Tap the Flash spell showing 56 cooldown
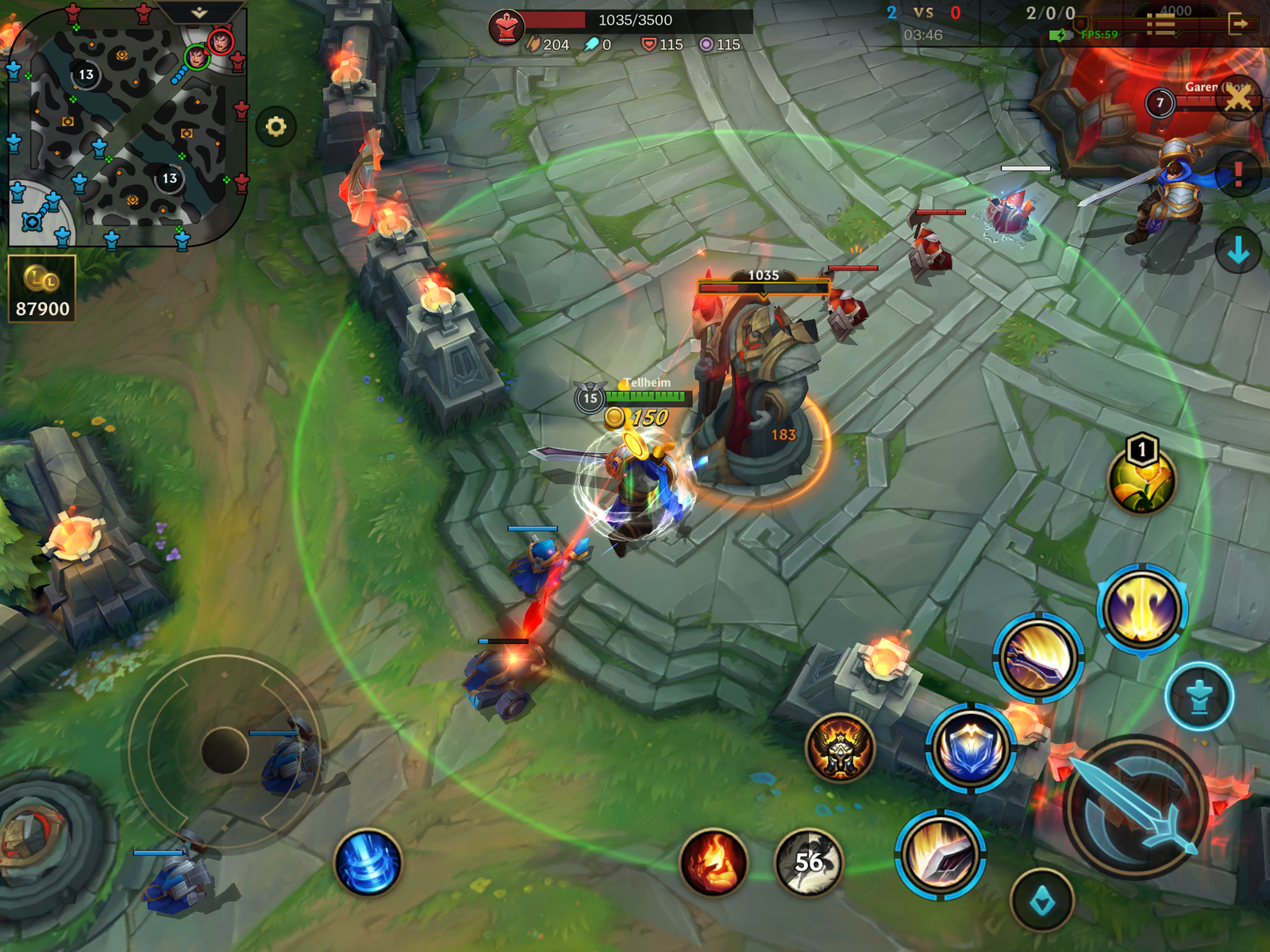Image resolution: width=1270 pixels, height=952 pixels. pyautogui.click(x=808, y=862)
